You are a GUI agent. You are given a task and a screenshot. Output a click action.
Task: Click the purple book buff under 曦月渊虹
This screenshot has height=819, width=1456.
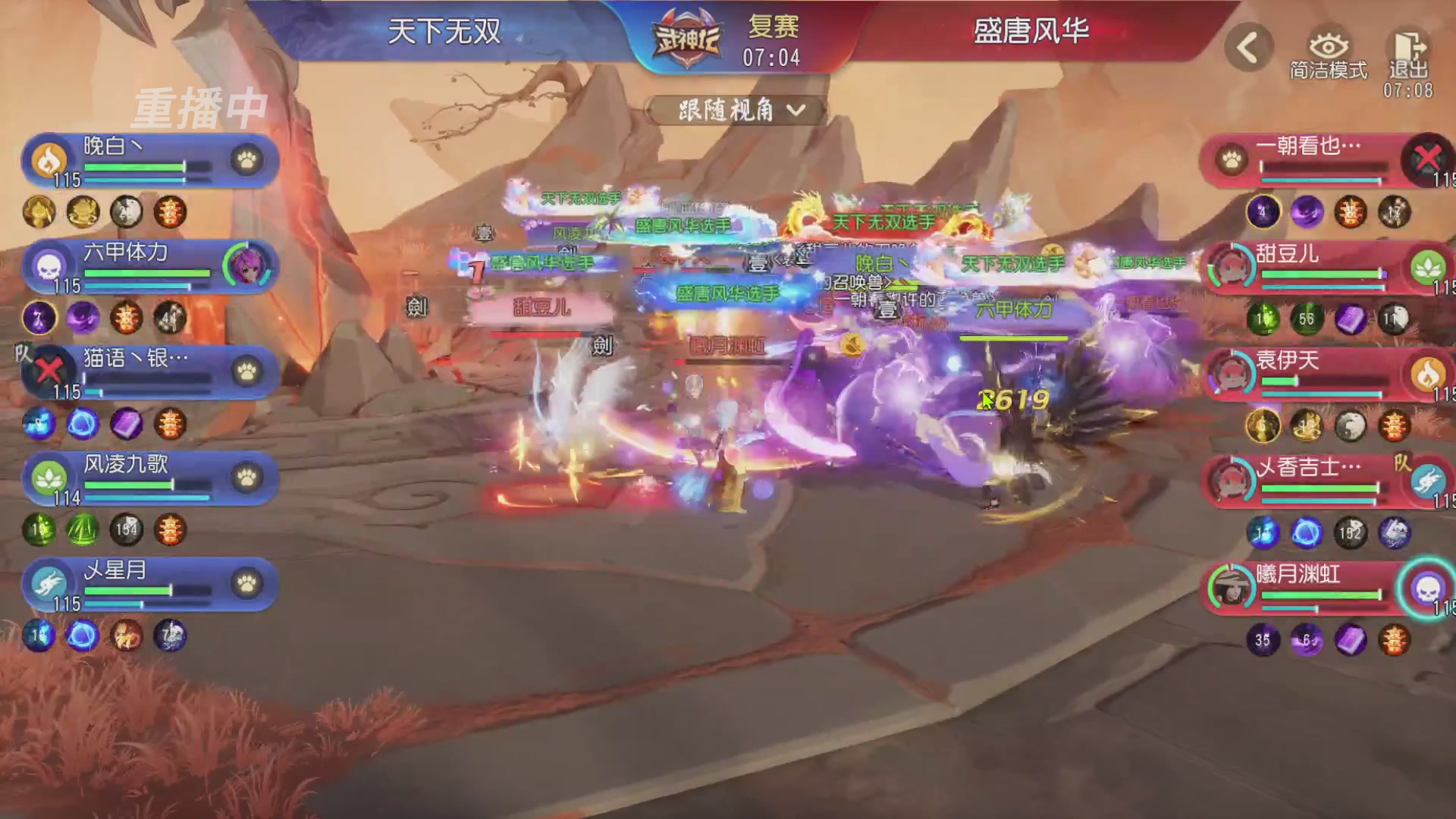tap(1351, 641)
